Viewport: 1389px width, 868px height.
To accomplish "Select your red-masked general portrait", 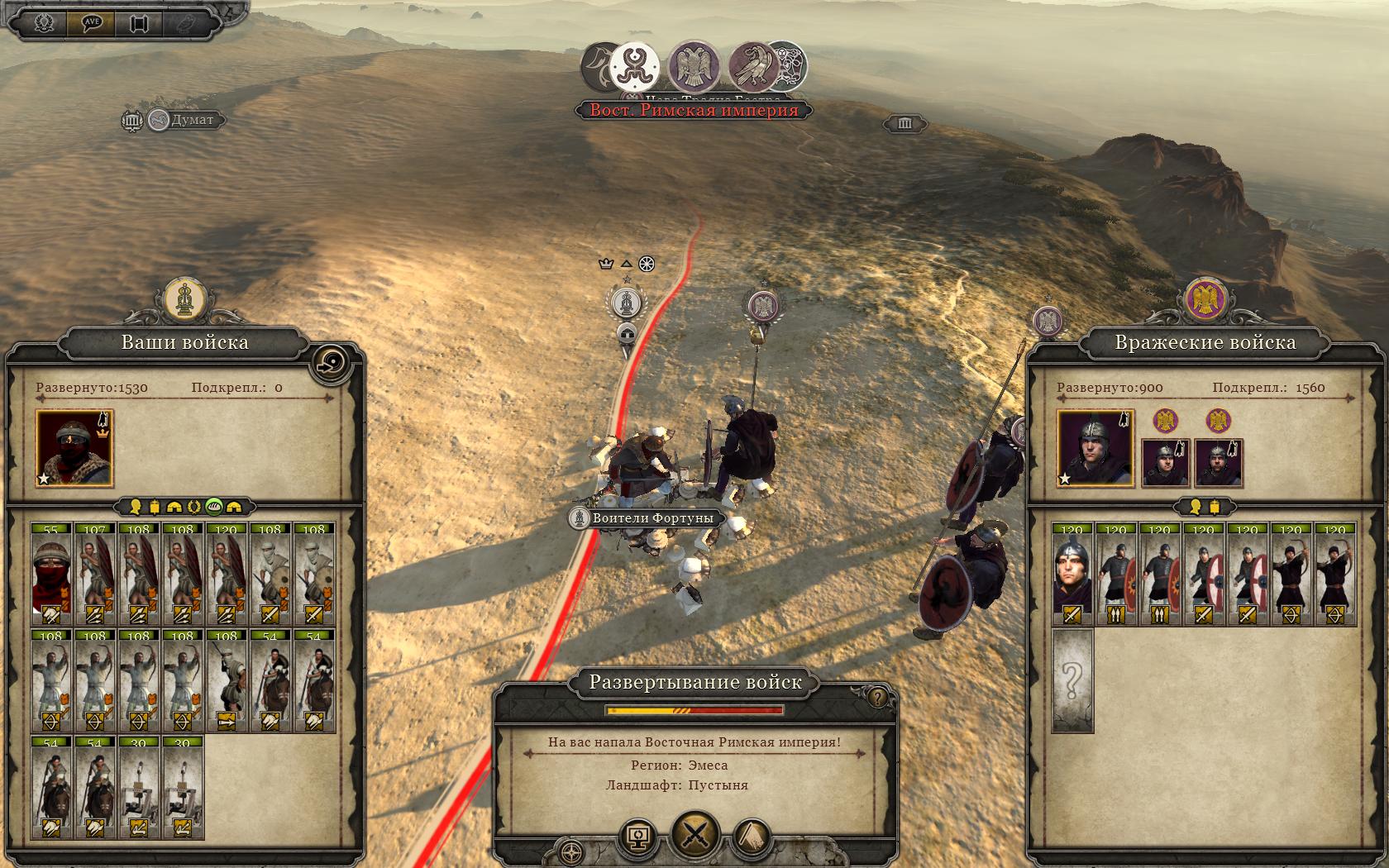I will pyautogui.click(x=74, y=448).
